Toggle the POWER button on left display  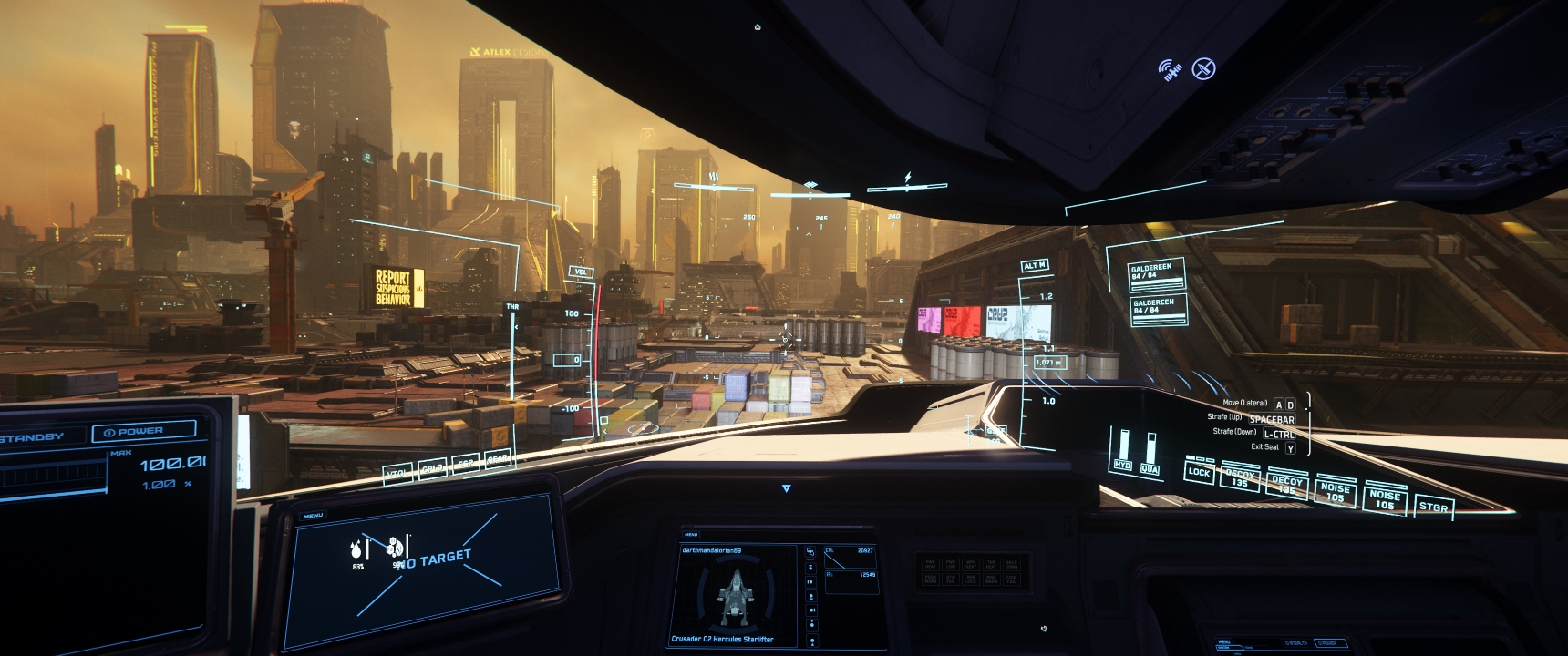tap(144, 431)
